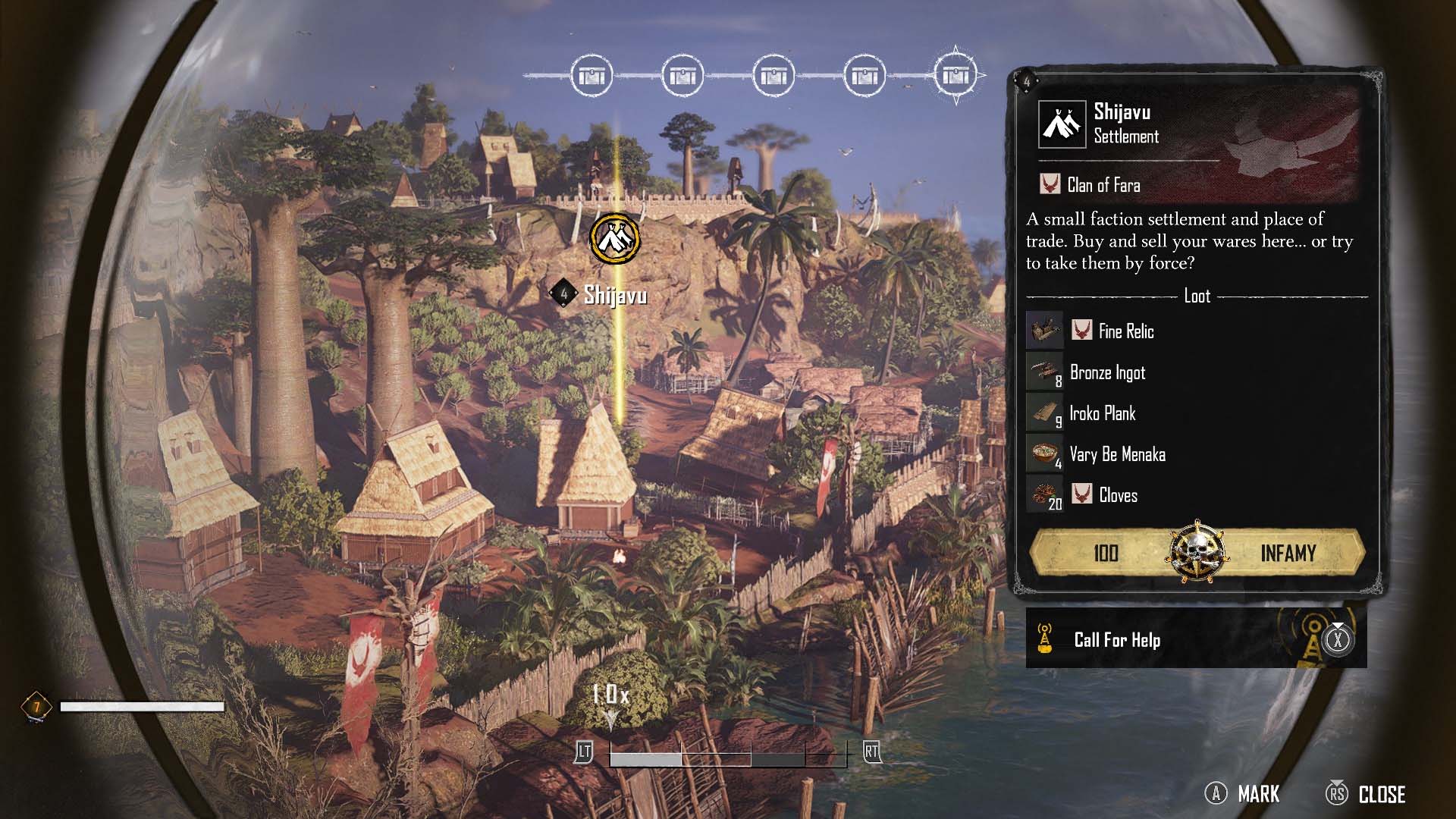Screen dimensions: 1456x819
Task: Select the Iroko Plank loot entry
Action: [1102, 413]
